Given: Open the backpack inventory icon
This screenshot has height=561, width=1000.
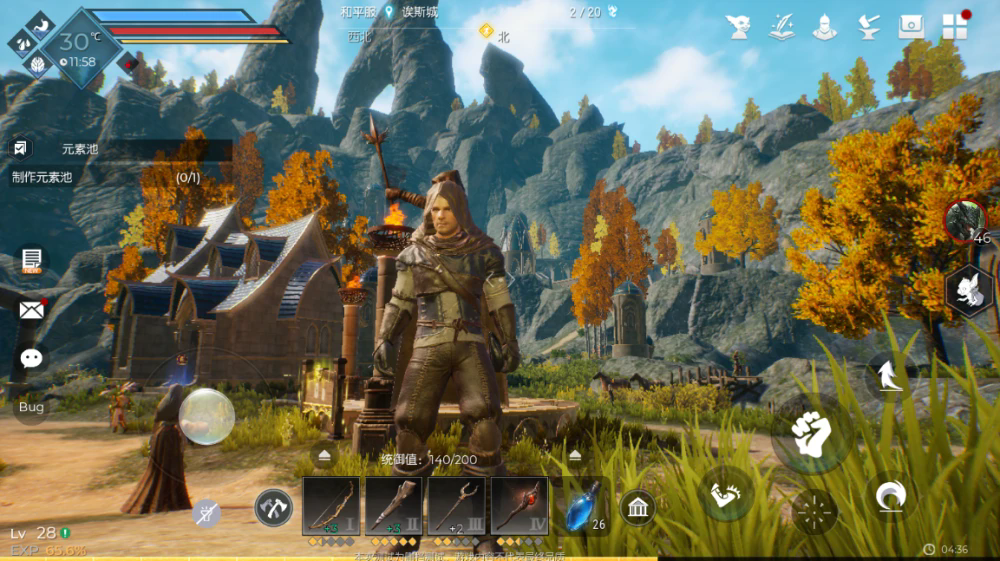Looking at the screenshot, I should [x=911, y=27].
